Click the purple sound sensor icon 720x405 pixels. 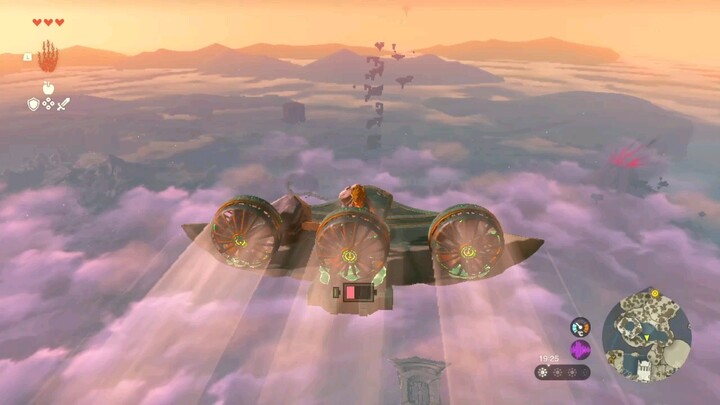pos(580,349)
